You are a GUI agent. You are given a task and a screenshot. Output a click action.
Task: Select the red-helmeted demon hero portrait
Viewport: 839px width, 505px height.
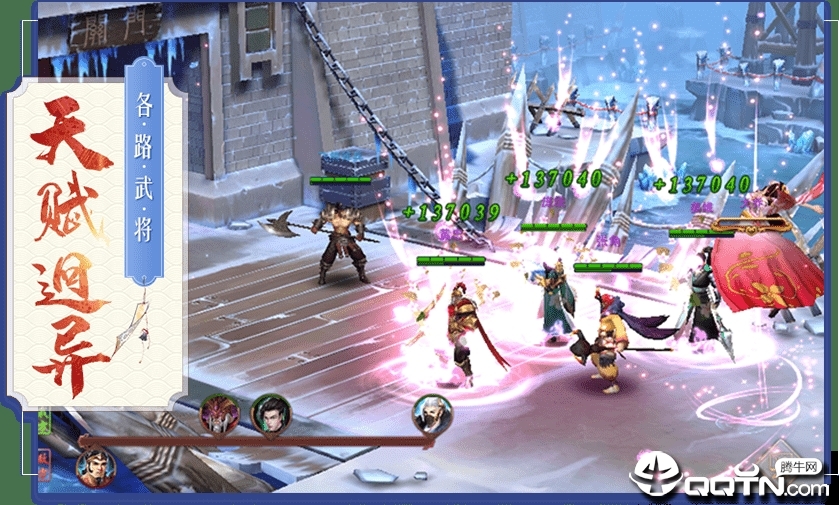tap(218, 412)
